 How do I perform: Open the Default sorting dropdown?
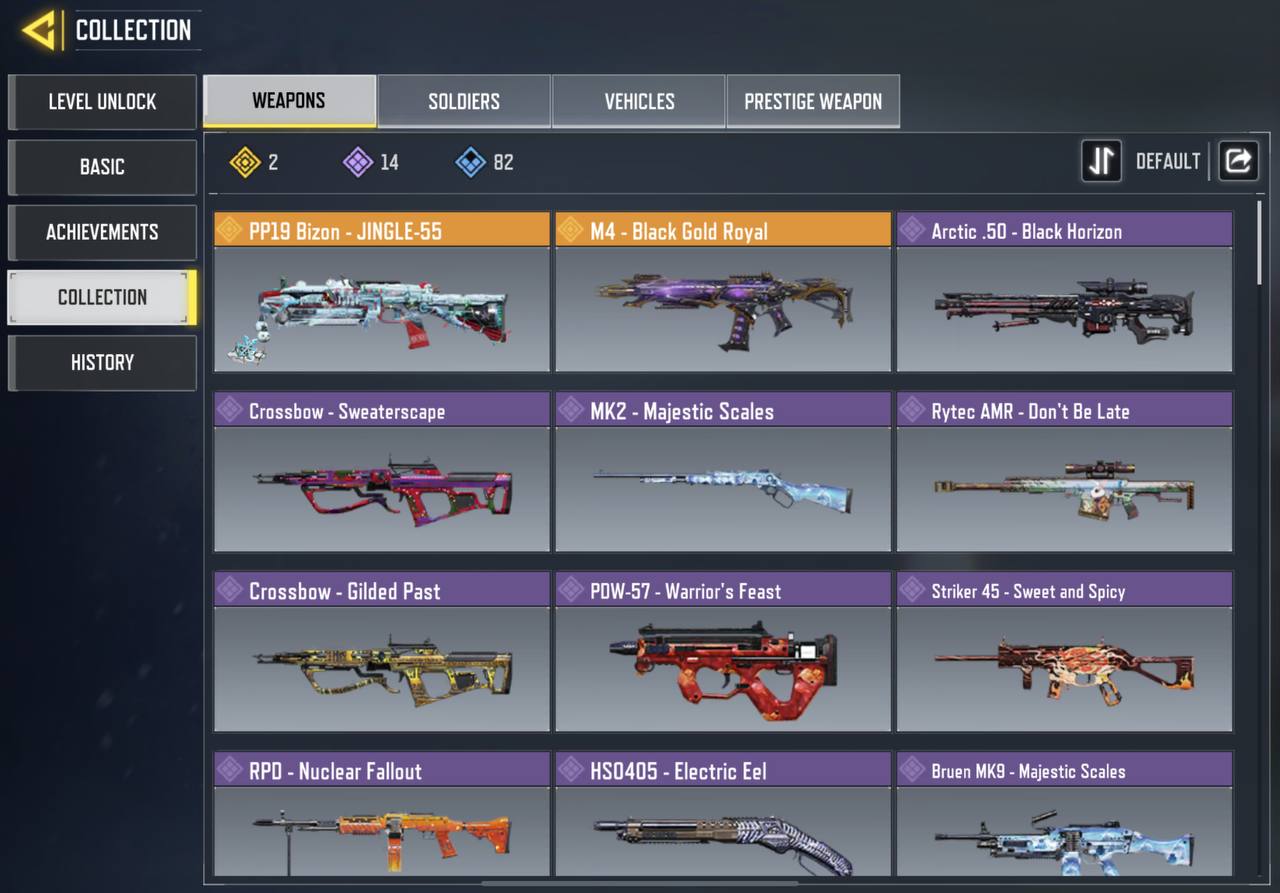(1167, 161)
